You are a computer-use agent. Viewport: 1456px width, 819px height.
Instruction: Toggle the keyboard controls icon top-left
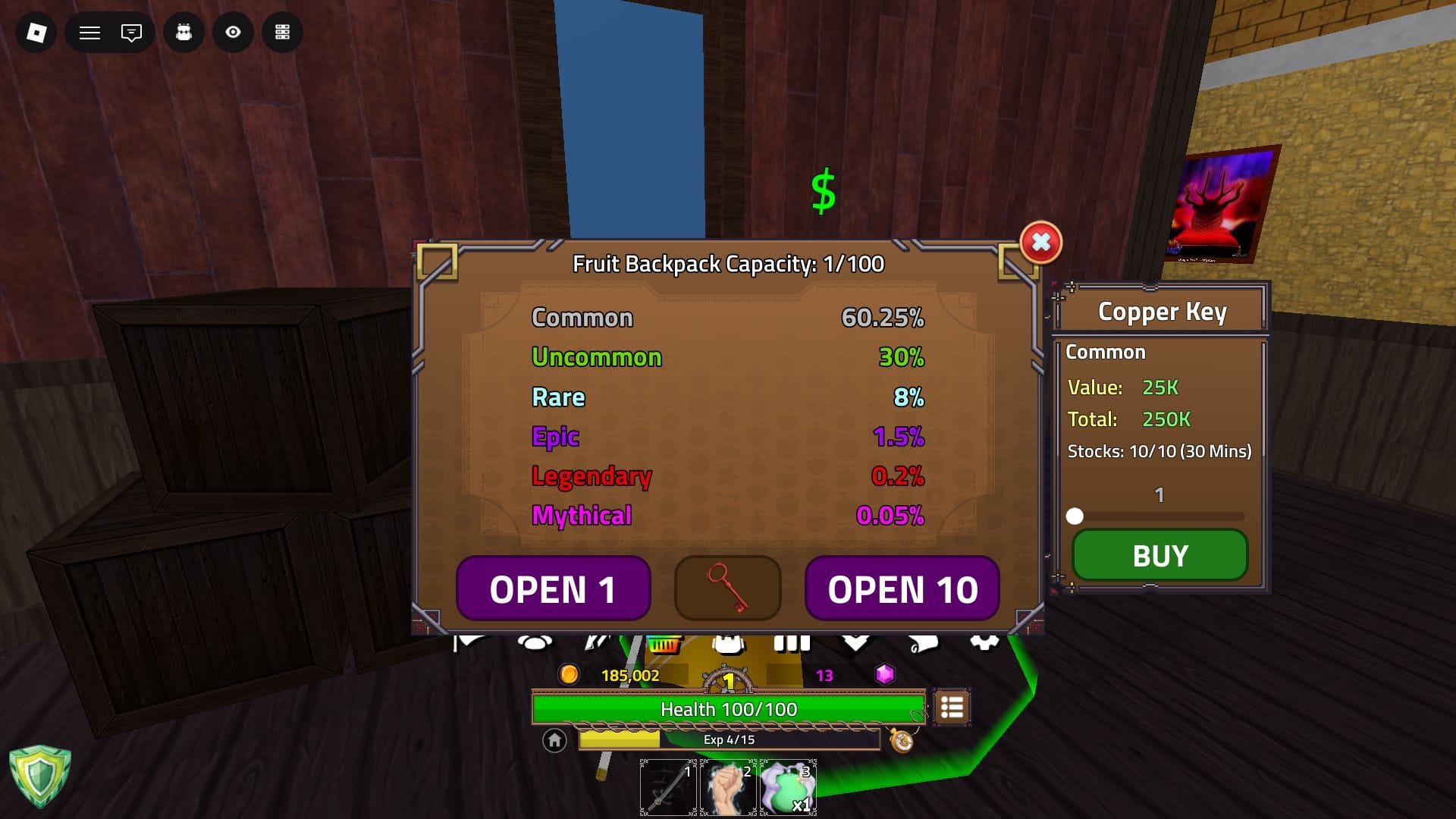(x=283, y=33)
